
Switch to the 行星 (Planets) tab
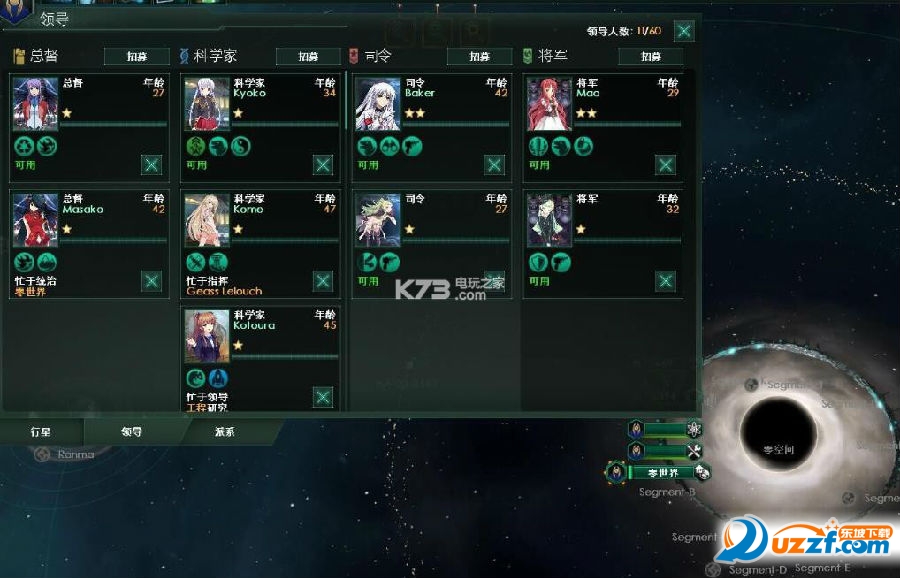tap(41, 433)
